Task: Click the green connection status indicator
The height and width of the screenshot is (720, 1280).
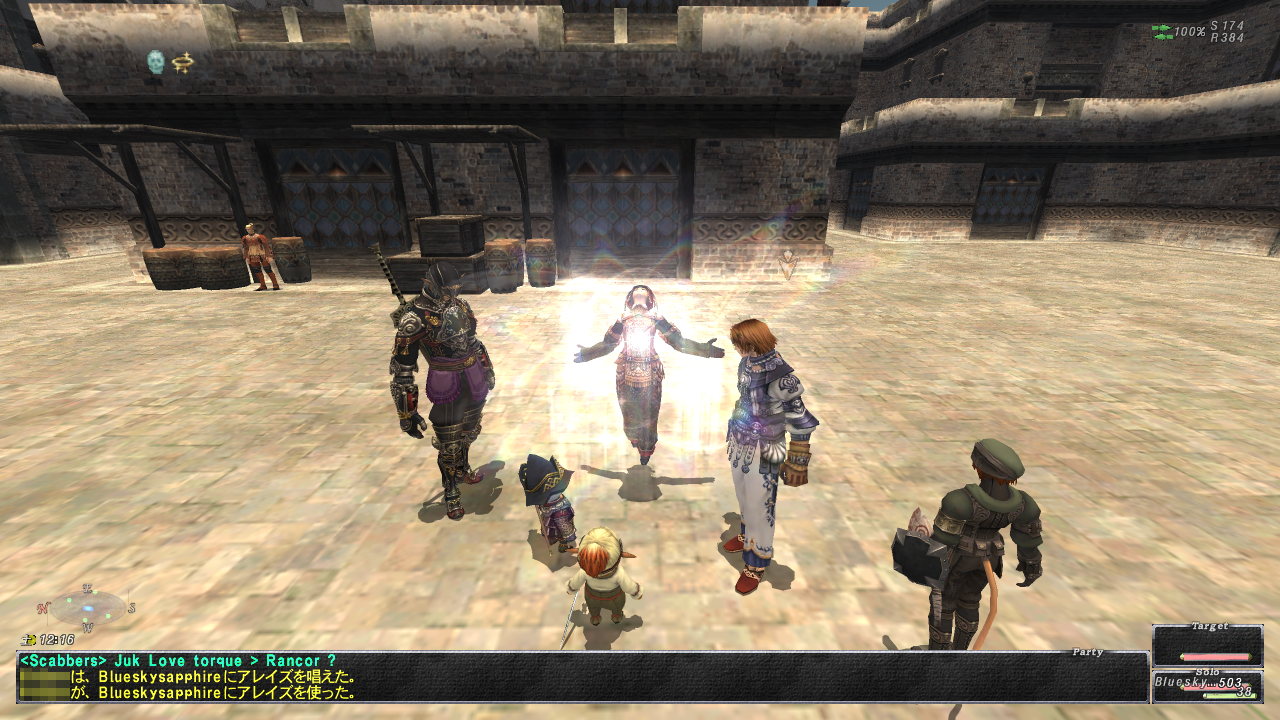Action: 1162,32
